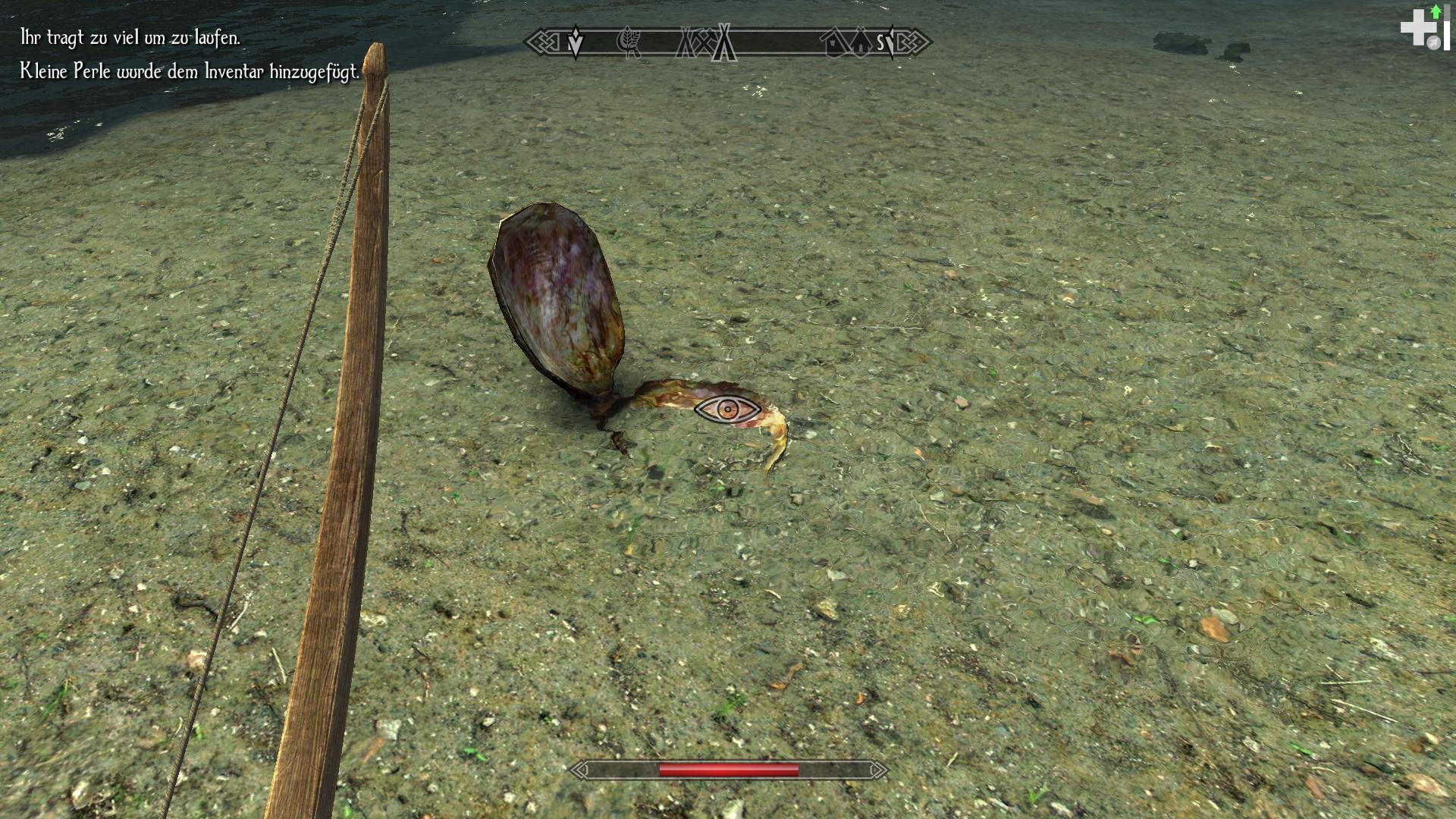Click the eye activation reticle on the clam
The width and height of the screenshot is (1456, 819).
728,409
